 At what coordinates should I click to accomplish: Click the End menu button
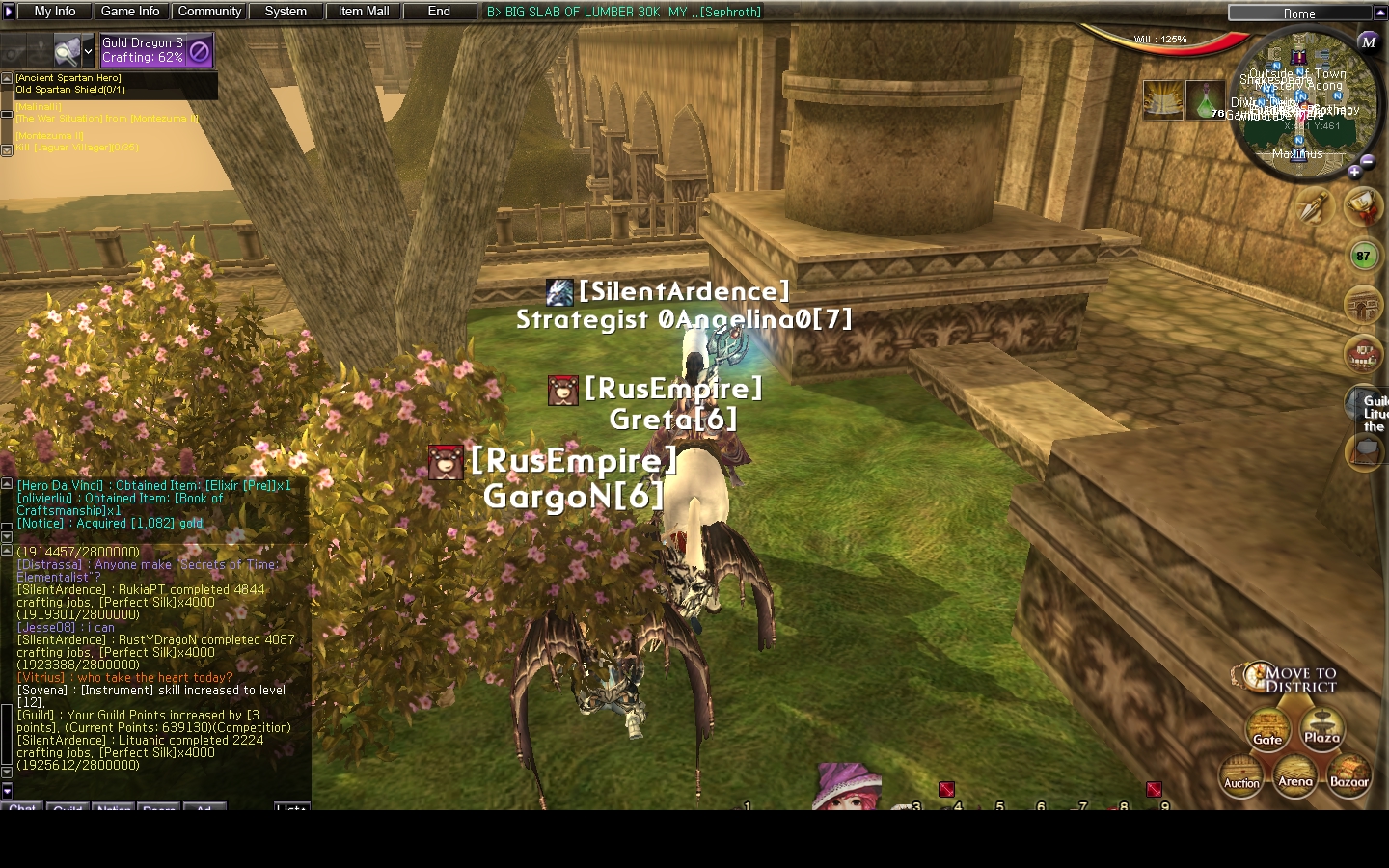[x=439, y=12]
